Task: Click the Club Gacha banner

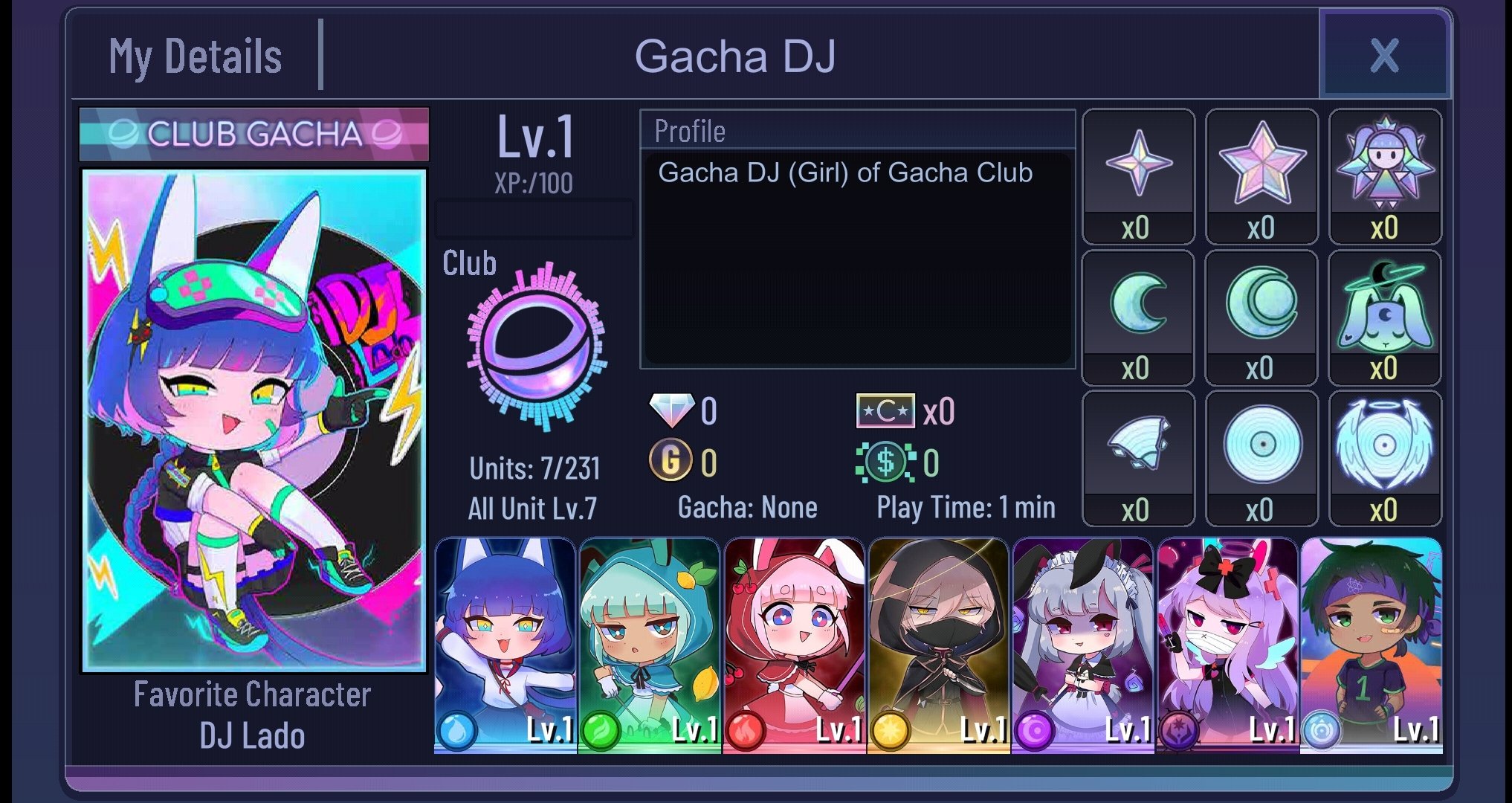Action: tap(253, 135)
